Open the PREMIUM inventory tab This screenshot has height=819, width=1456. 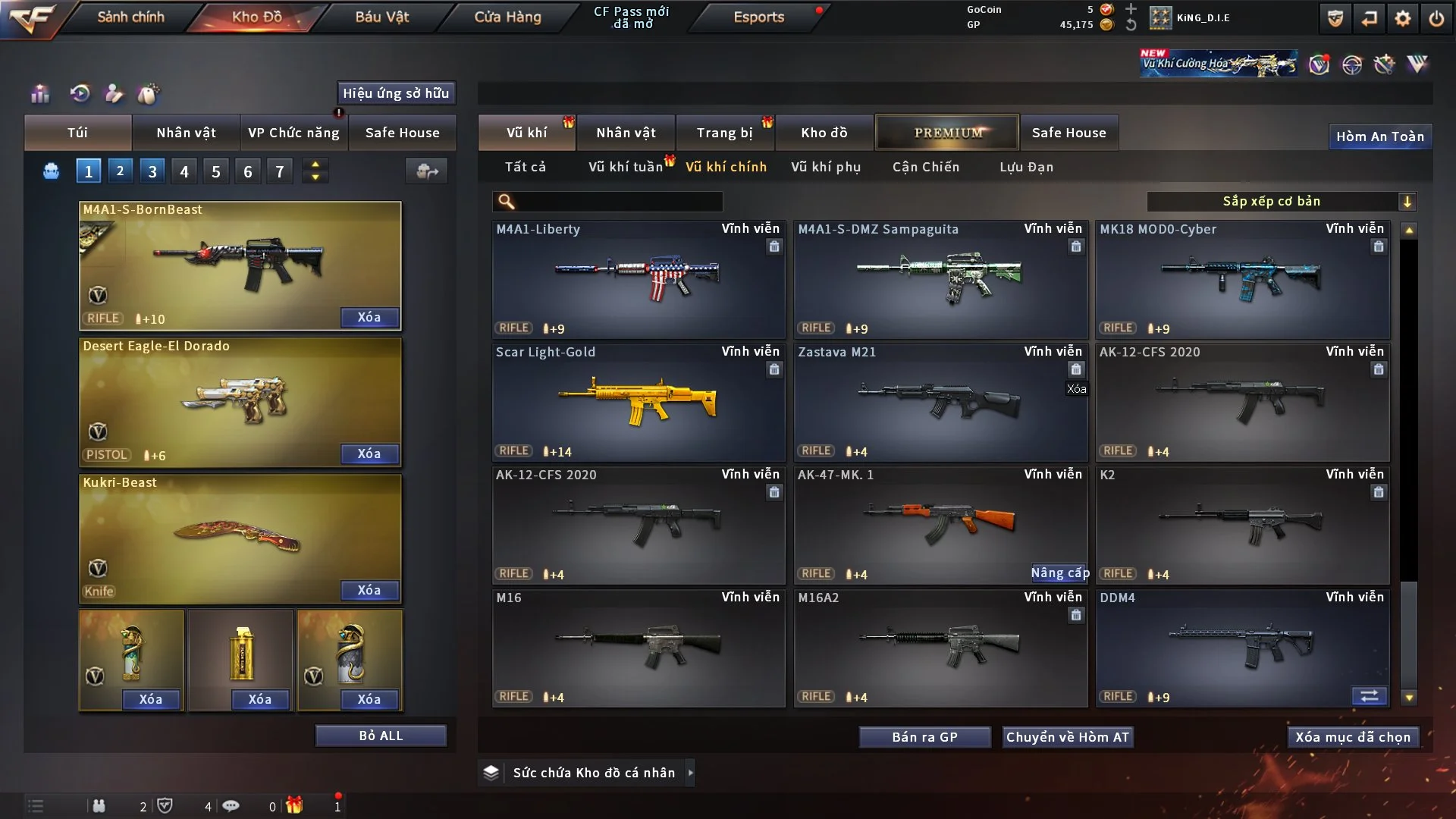point(947,133)
